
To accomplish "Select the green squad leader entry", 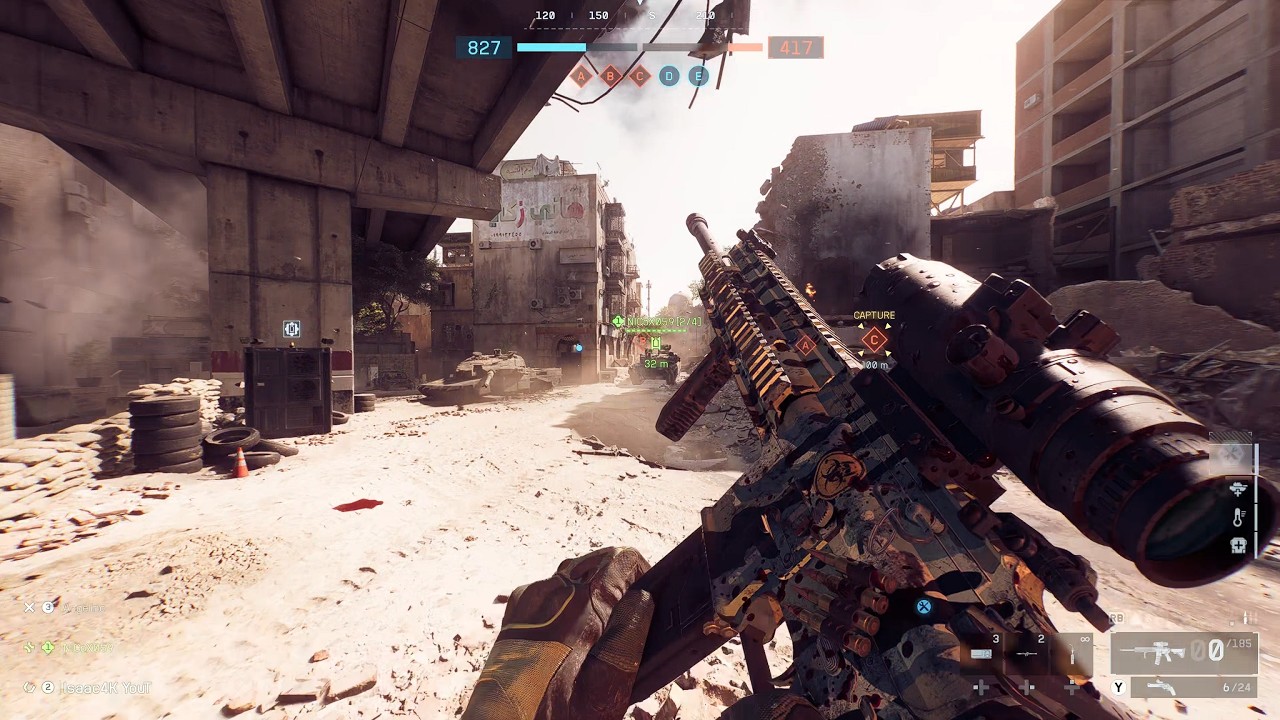I will coord(75,647).
